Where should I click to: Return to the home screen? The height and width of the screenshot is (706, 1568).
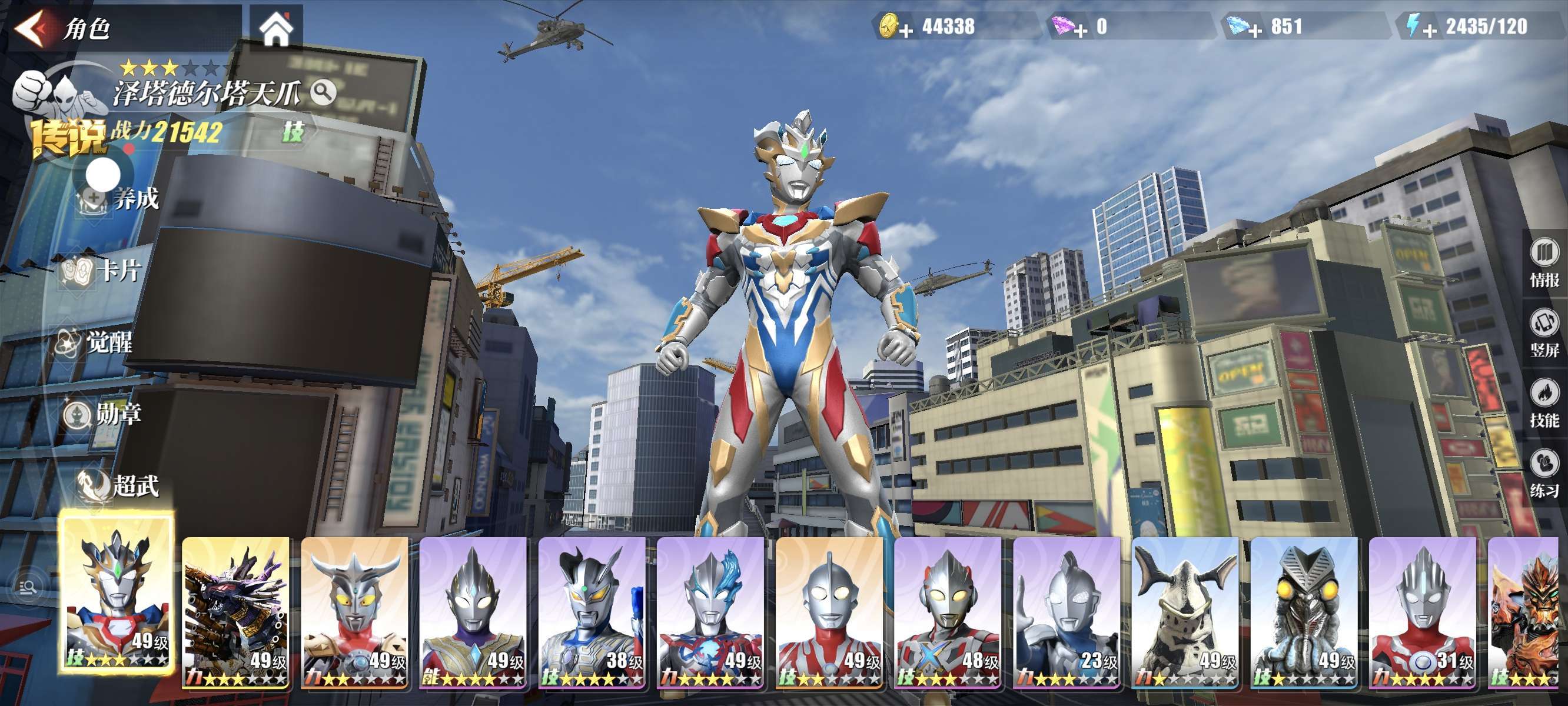point(275,29)
